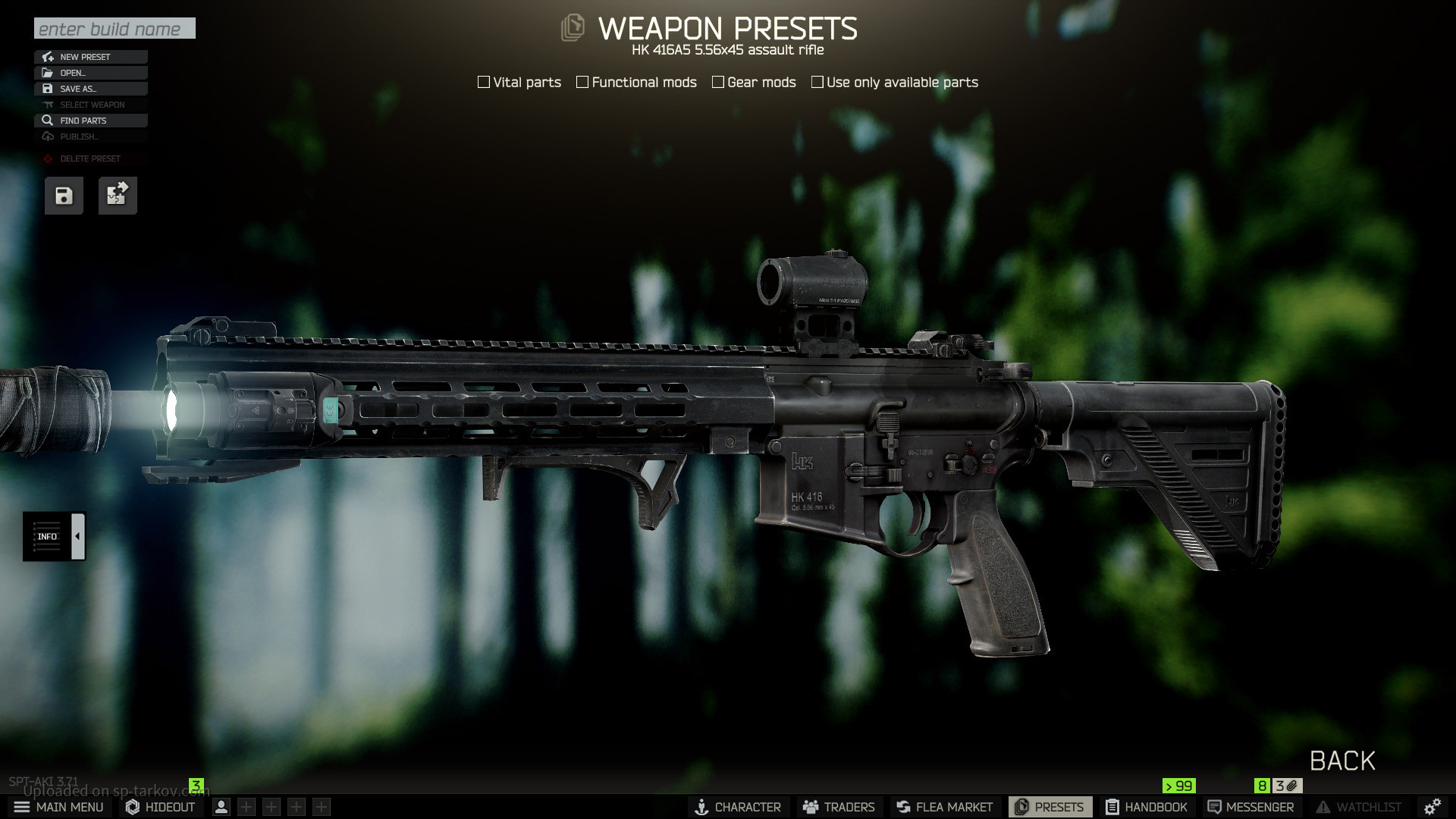Go Back from weapon presets

1342,761
